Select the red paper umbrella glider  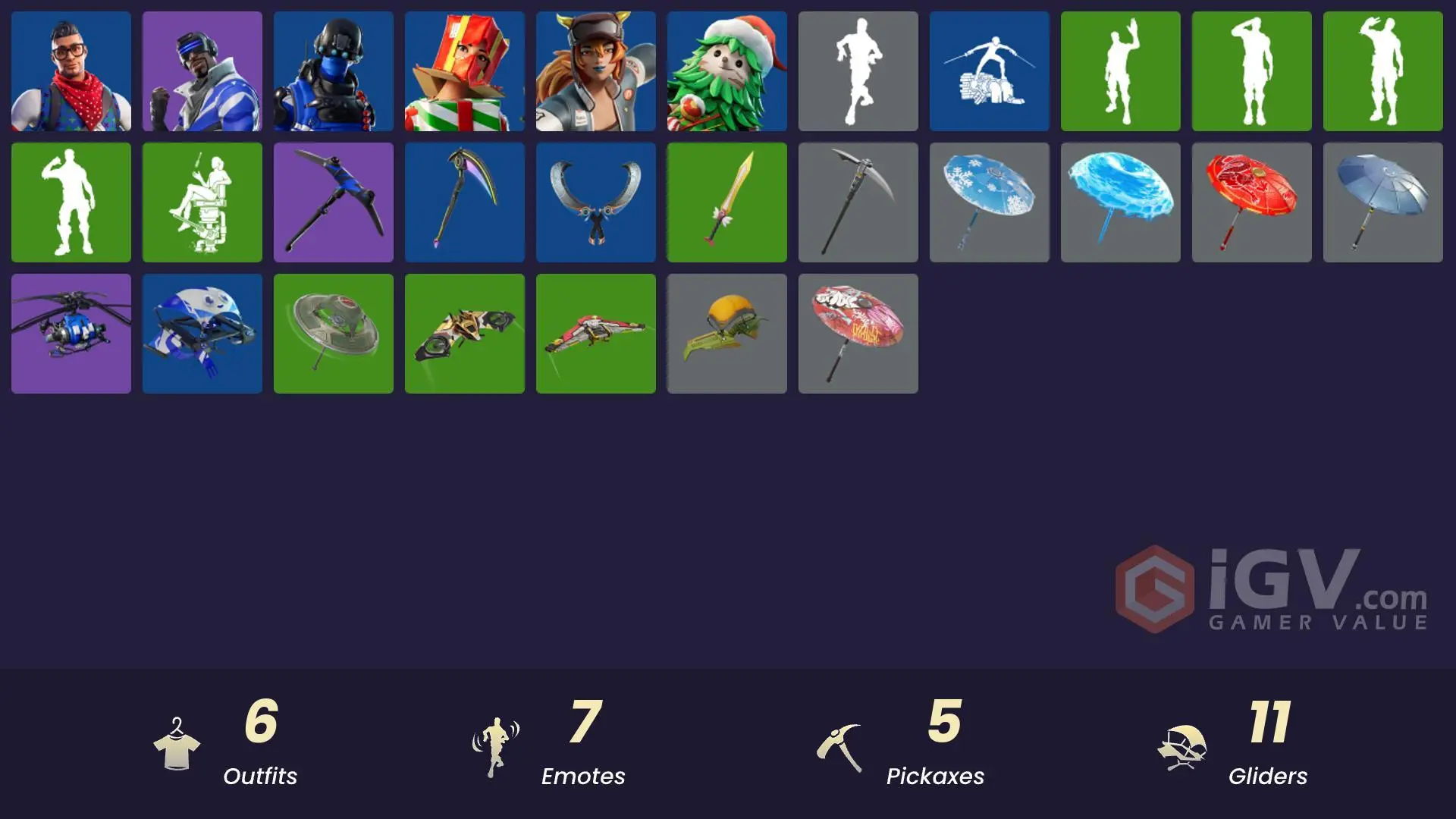[x=1251, y=202]
